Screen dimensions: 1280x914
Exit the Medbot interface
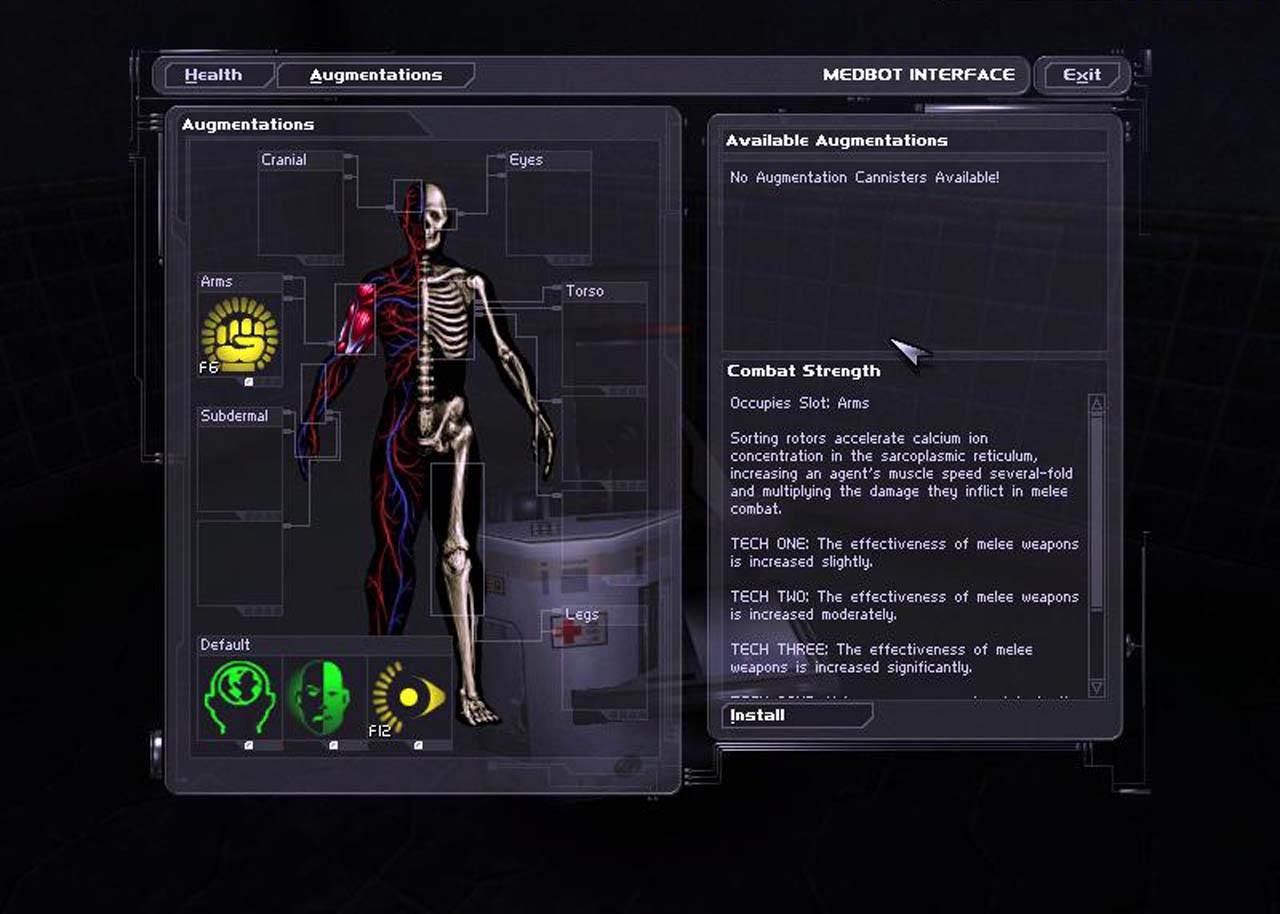coord(1081,75)
